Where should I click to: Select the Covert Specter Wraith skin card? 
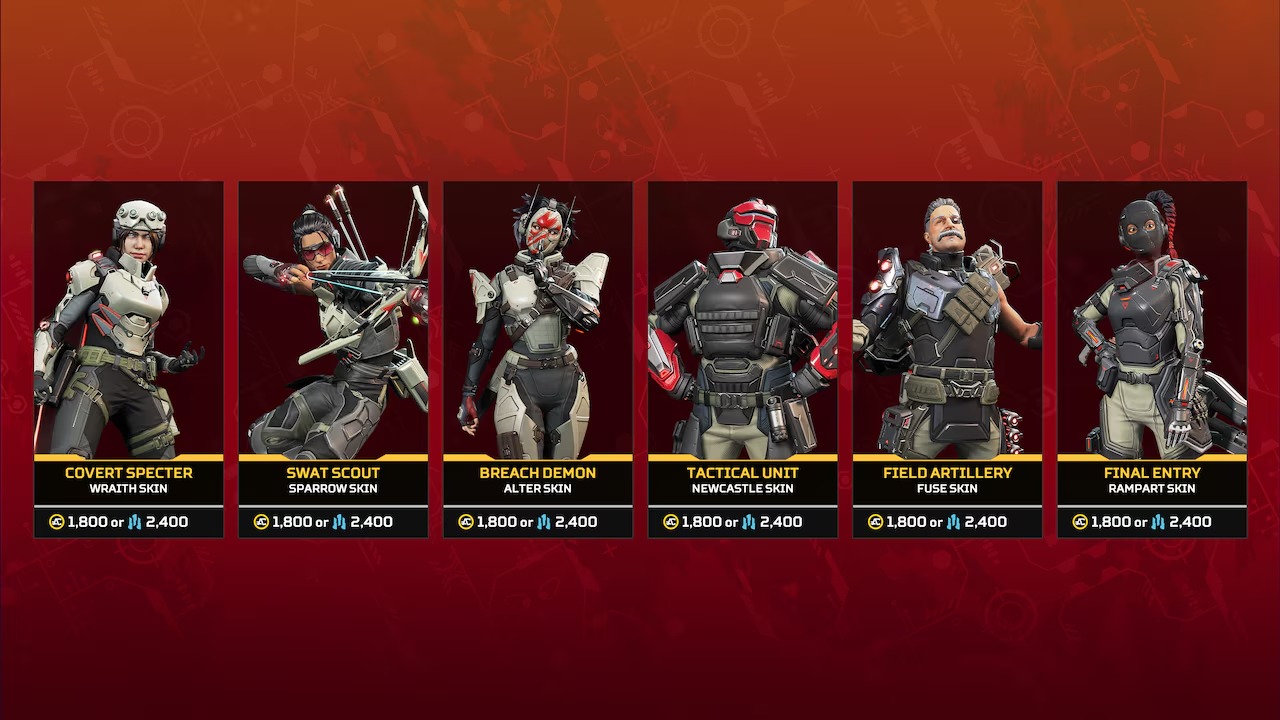tap(129, 358)
